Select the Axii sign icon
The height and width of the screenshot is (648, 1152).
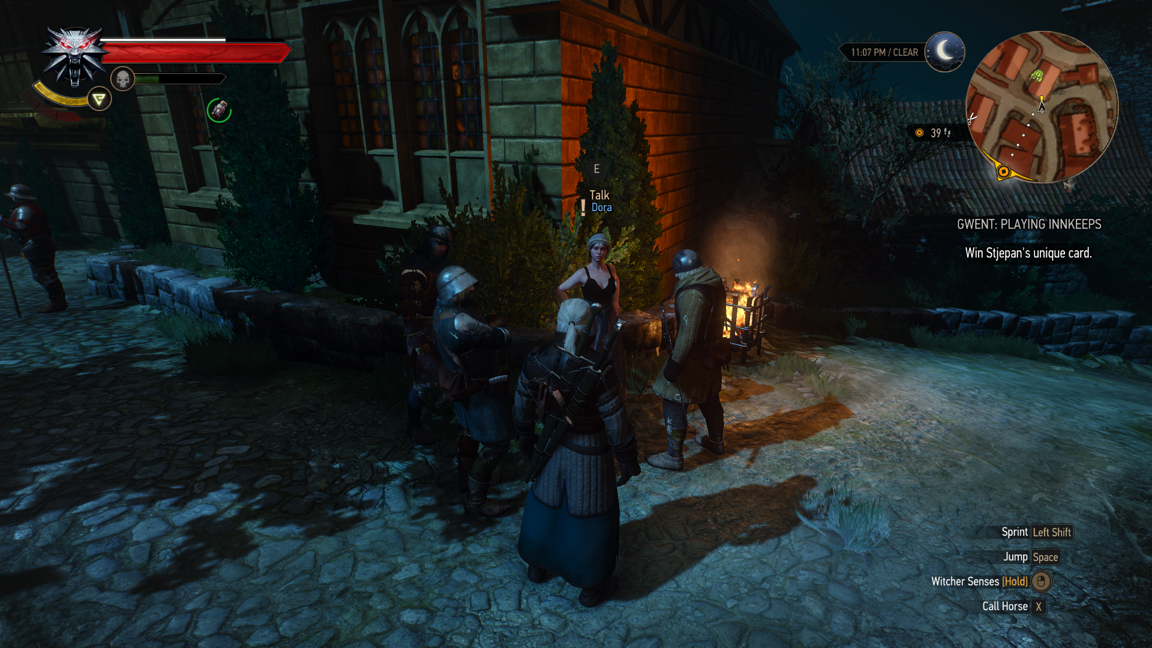(99, 98)
